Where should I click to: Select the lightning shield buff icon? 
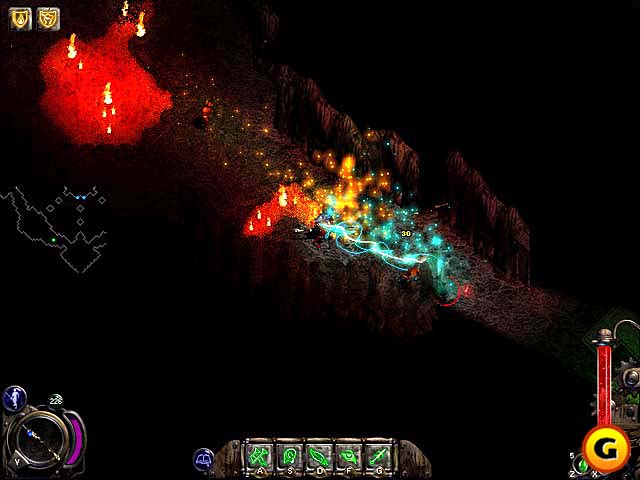tap(48, 18)
